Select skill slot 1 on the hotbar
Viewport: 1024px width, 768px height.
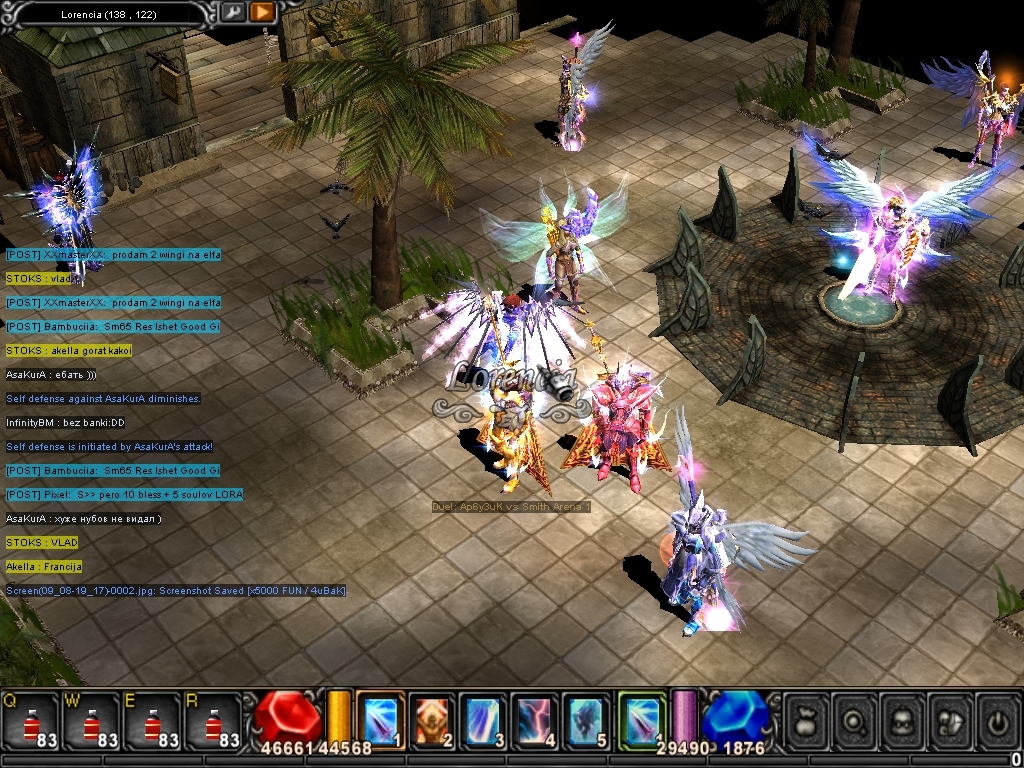(x=380, y=720)
